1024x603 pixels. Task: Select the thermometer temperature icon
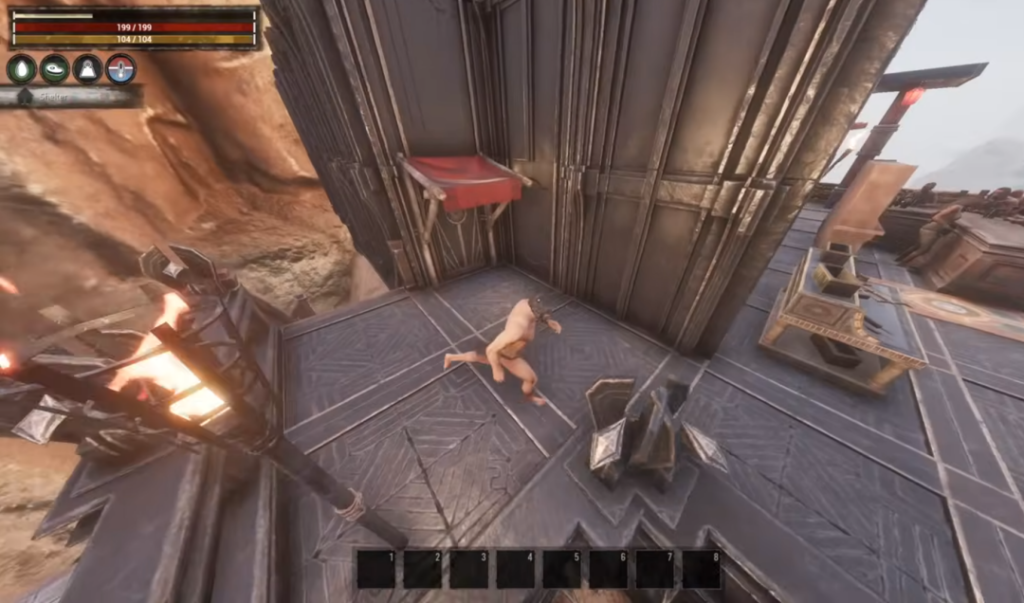(x=120, y=68)
